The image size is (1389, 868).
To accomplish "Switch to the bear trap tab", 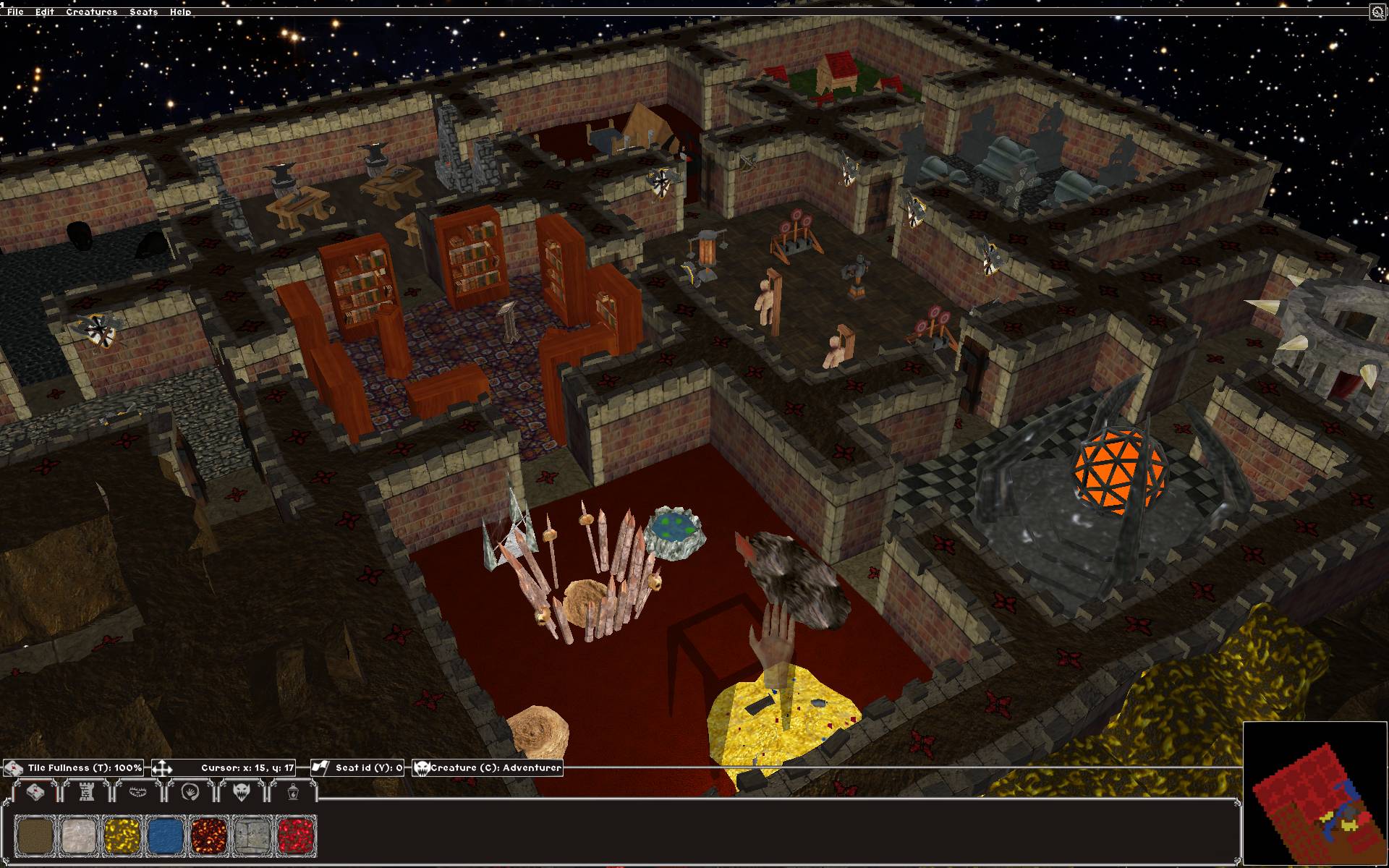I will 137,792.
